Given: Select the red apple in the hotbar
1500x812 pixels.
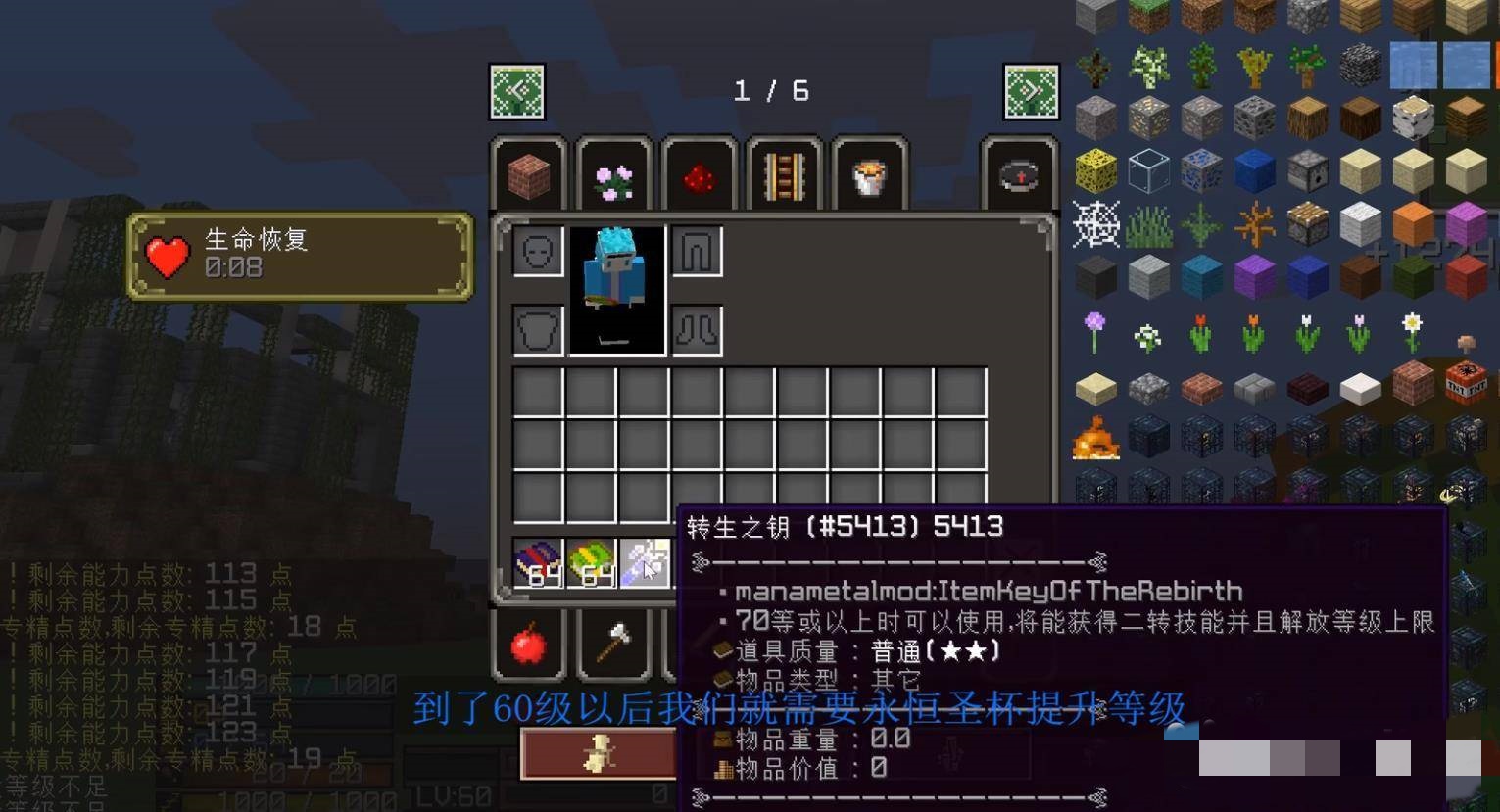Looking at the screenshot, I should pos(530,645).
